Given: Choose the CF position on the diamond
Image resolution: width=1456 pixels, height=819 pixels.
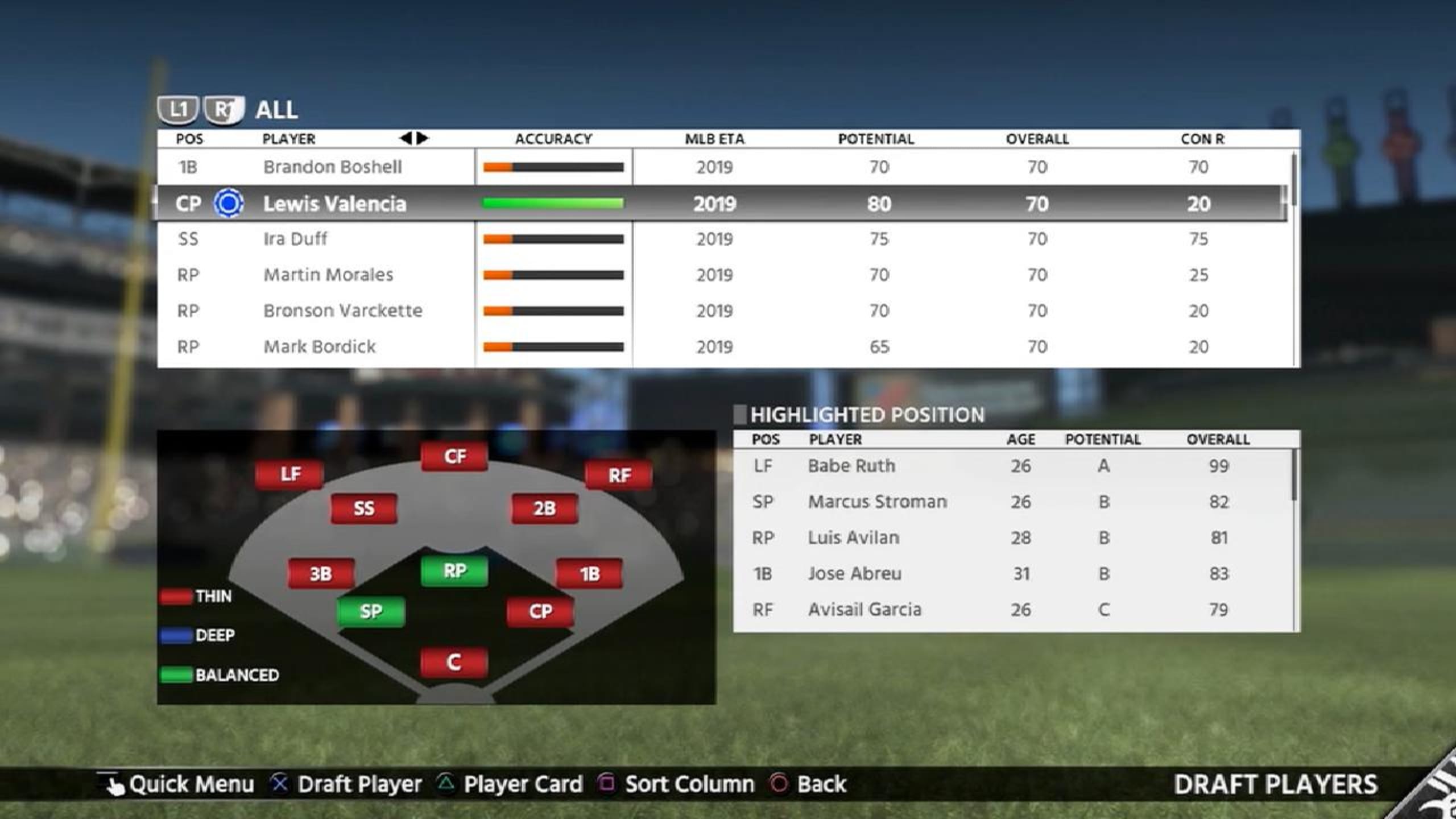Looking at the screenshot, I should [x=454, y=456].
